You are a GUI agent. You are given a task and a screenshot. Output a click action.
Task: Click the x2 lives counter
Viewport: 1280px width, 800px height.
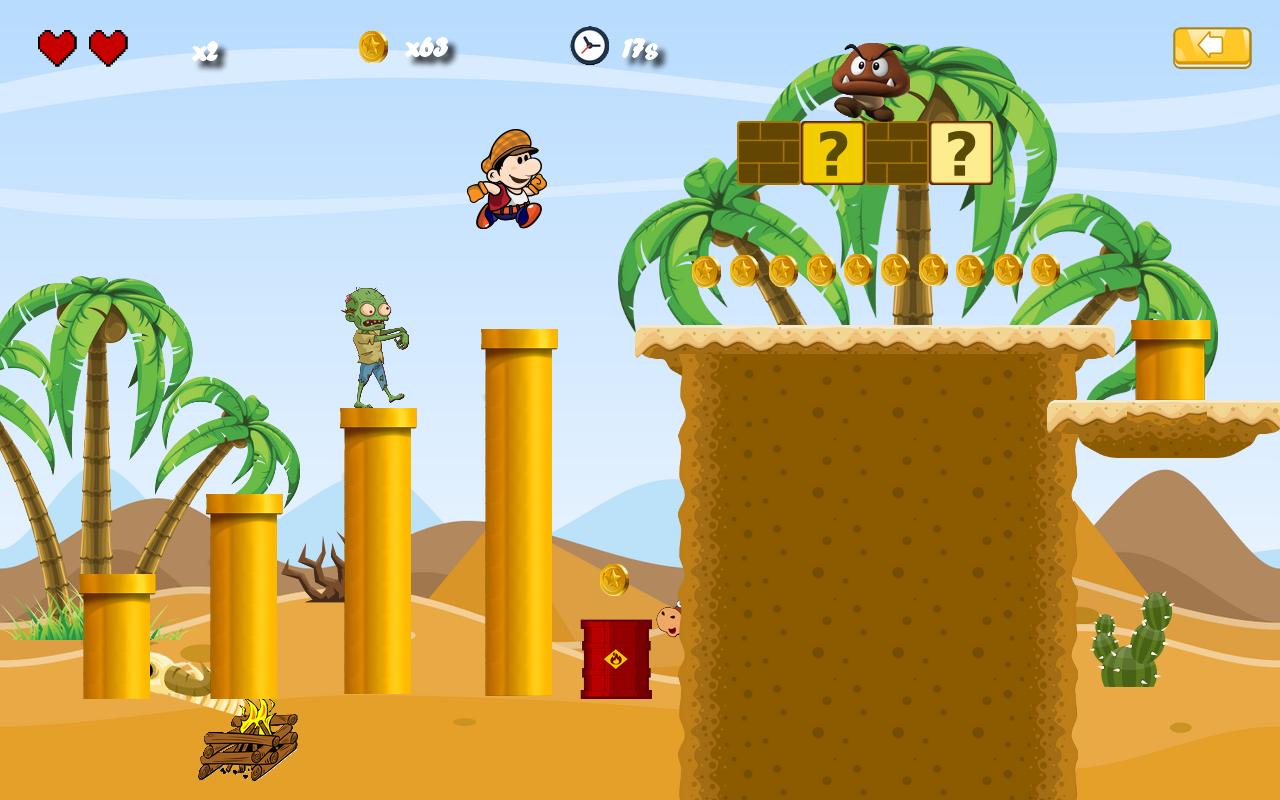[x=206, y=52]
